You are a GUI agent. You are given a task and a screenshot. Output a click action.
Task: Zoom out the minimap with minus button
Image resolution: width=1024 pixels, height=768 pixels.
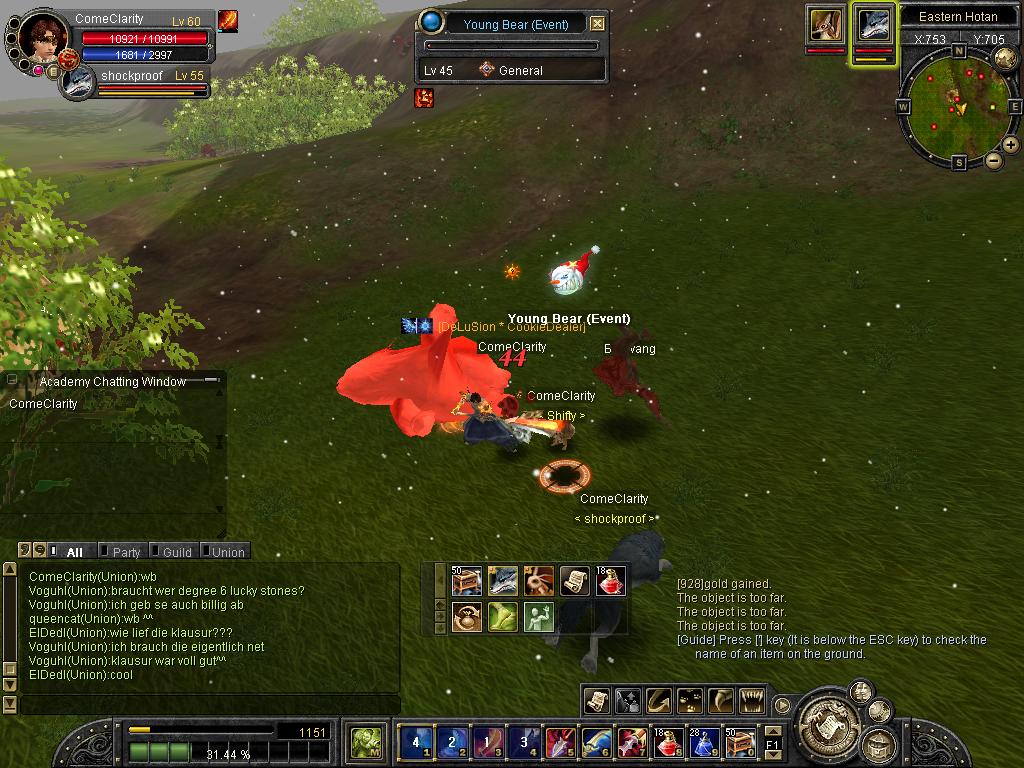tap(994, 160)
